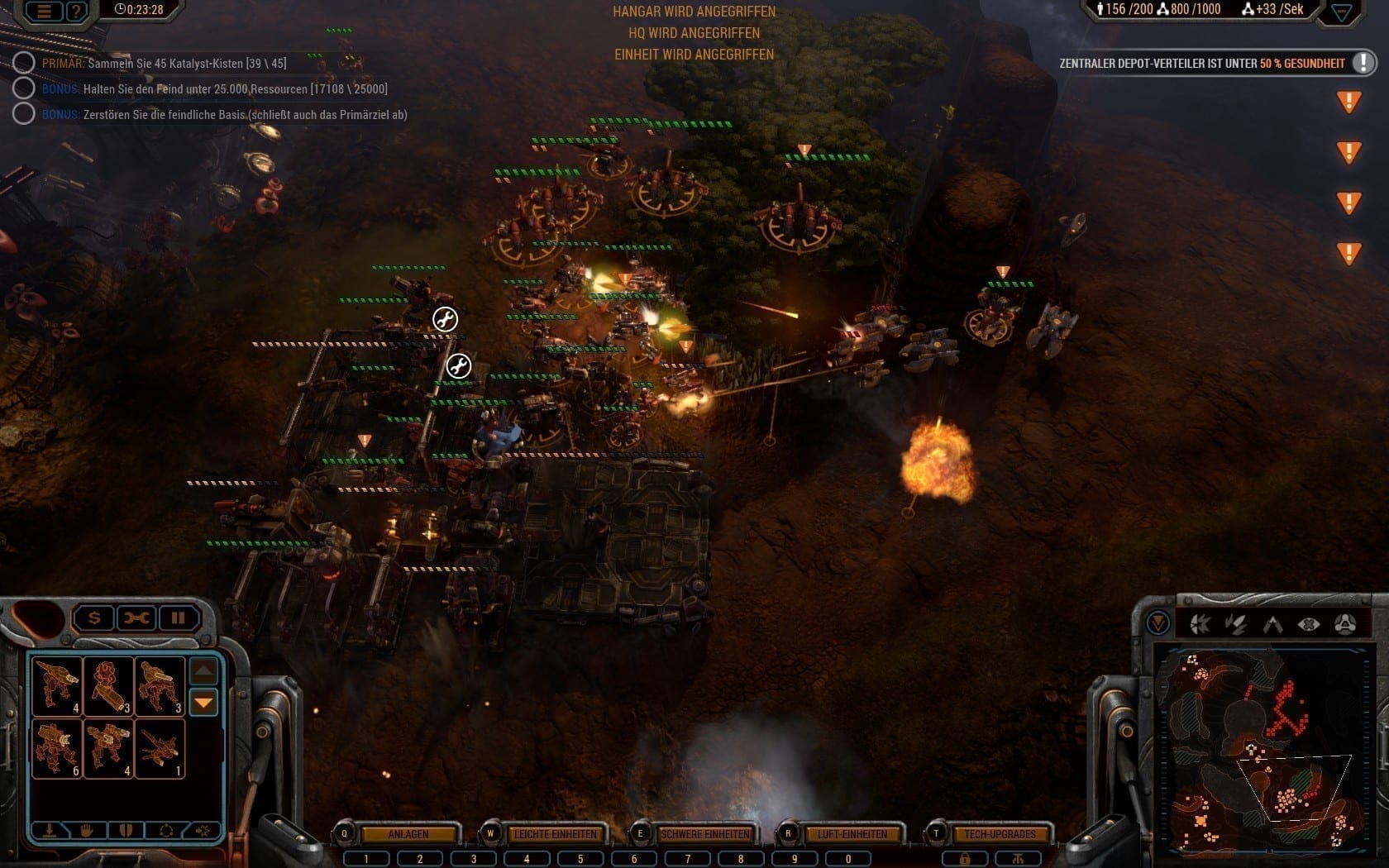This screenshot has height=868, width=1389.
Task: Toggle the eye visibility icon above minimap
Action: coord(1308,624)
